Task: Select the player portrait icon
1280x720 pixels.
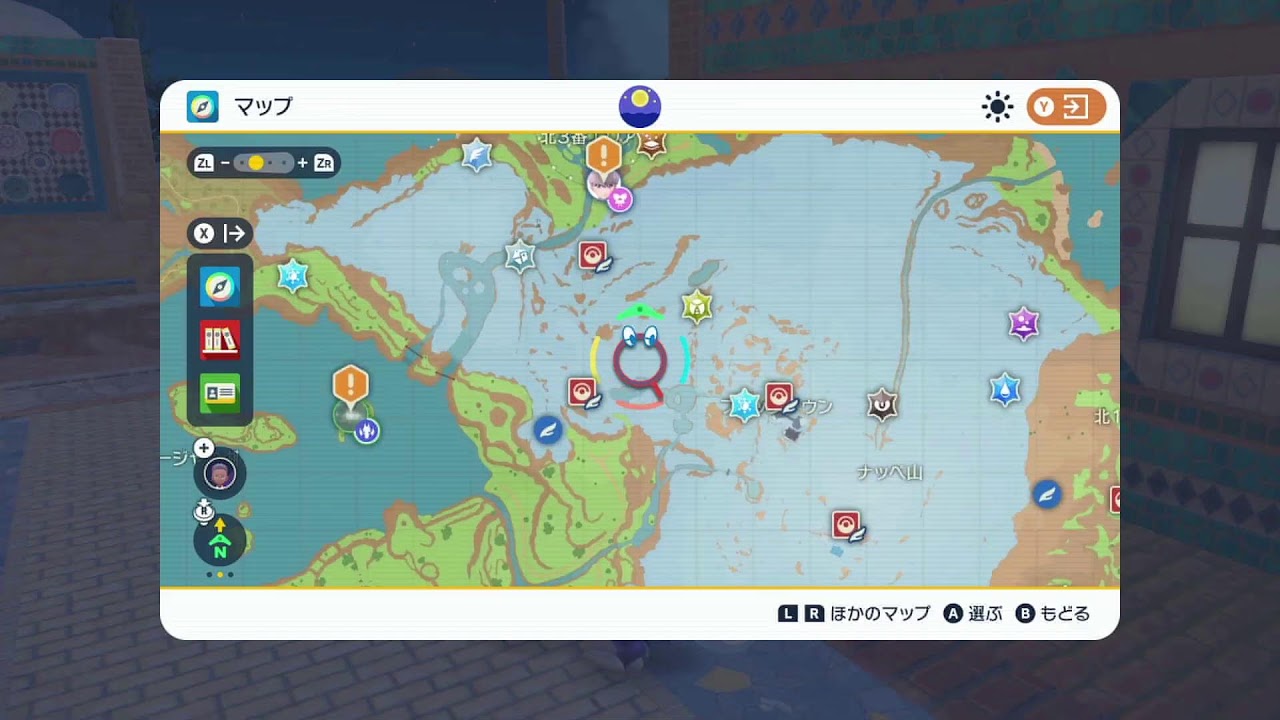Action: [x=220, y=473]
